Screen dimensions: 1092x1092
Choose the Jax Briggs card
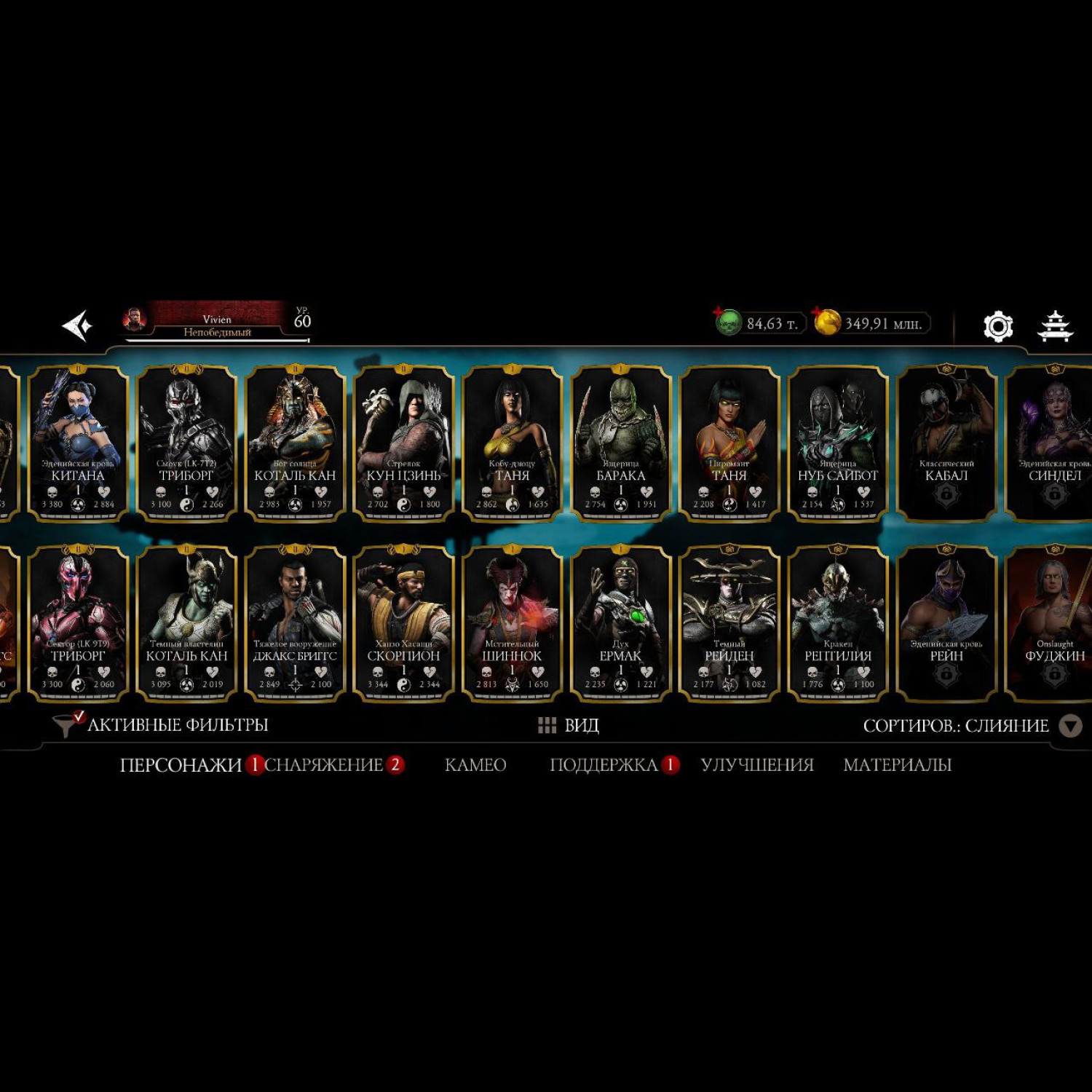(295, 623)
